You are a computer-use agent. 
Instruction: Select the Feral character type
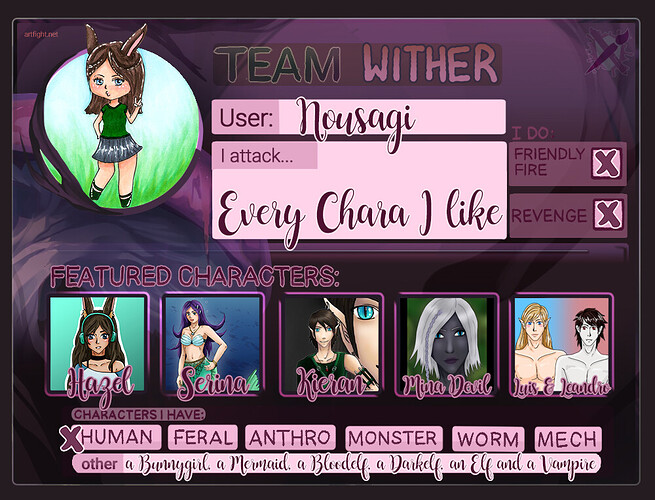(x=204, y=438)
